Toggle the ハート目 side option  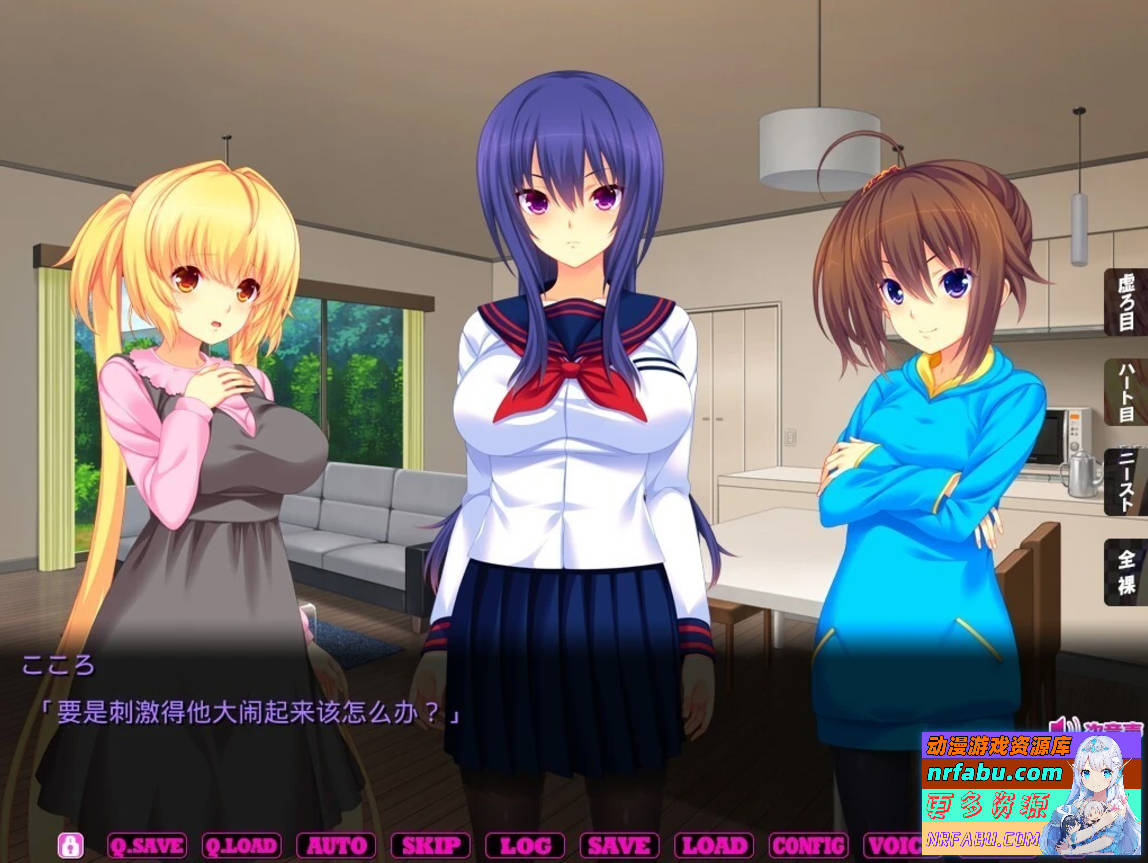[1126, 392]
